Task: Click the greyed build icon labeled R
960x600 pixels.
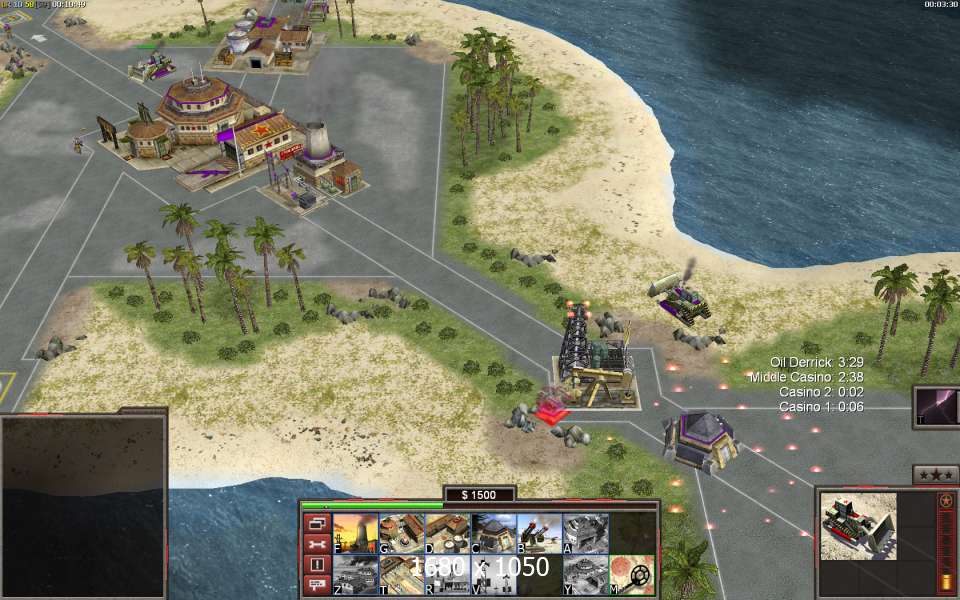Action: [447, 575]
